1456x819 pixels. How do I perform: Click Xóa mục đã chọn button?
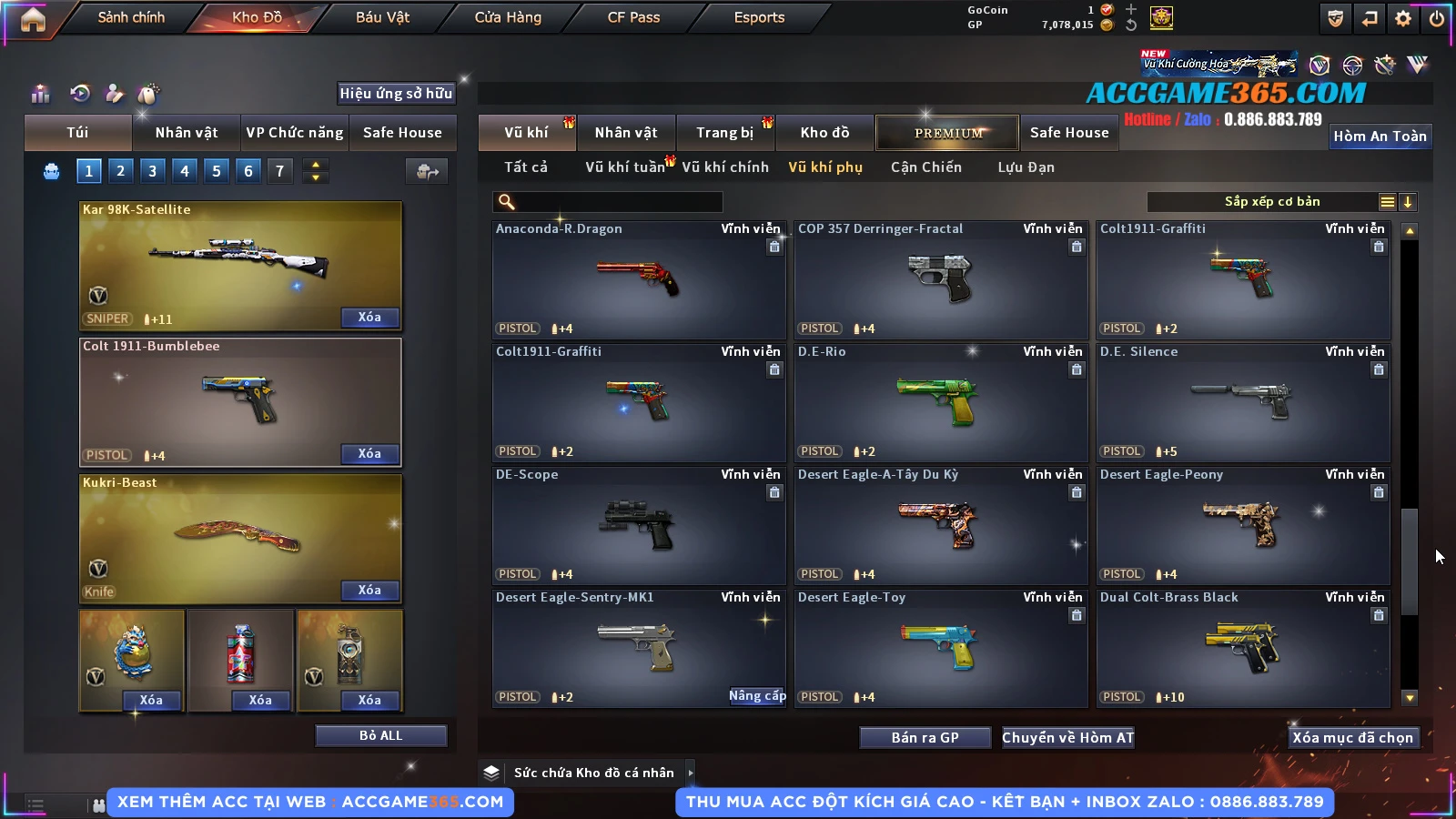tap(1352, 738)
